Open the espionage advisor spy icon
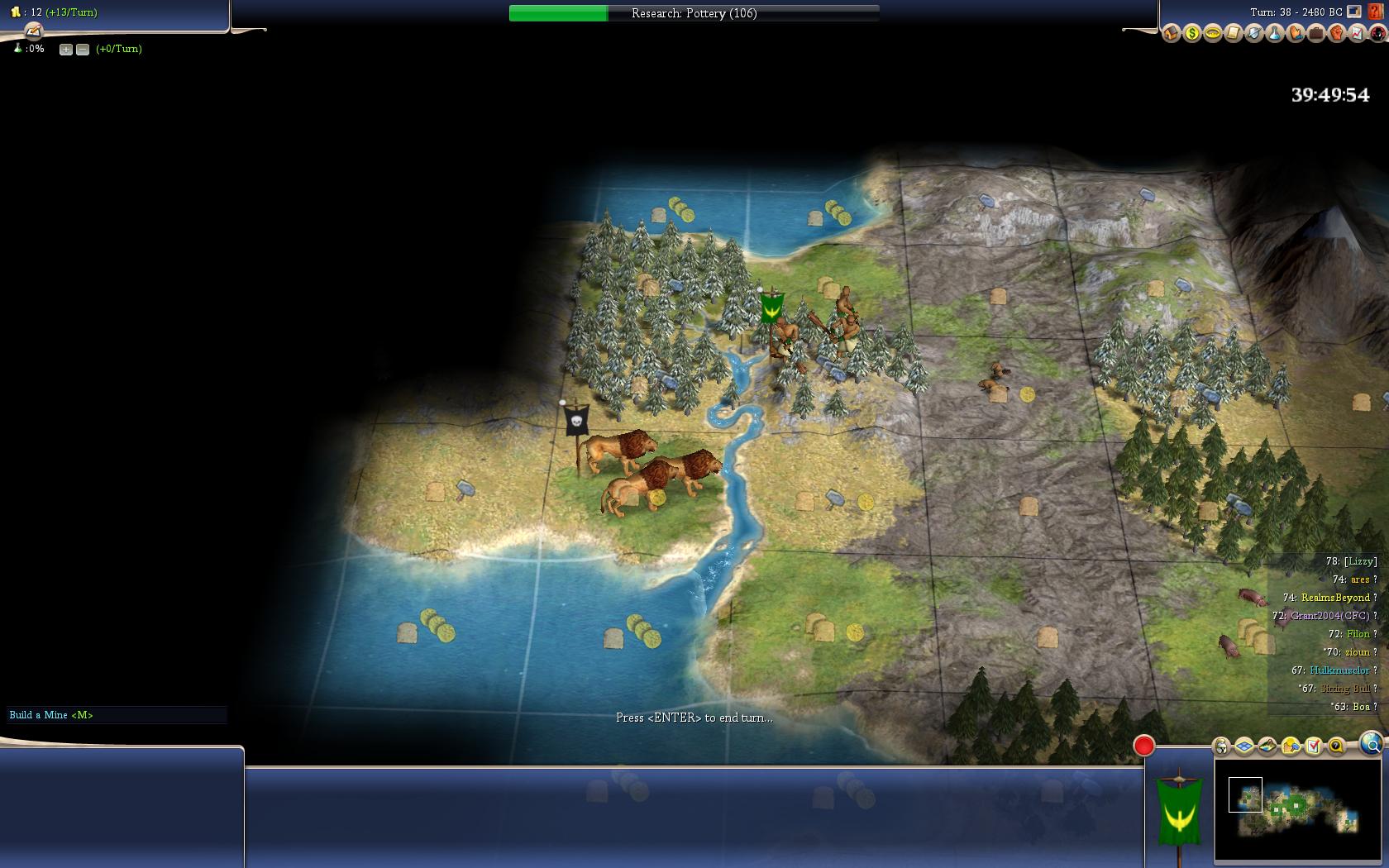 pos(1377,34)
